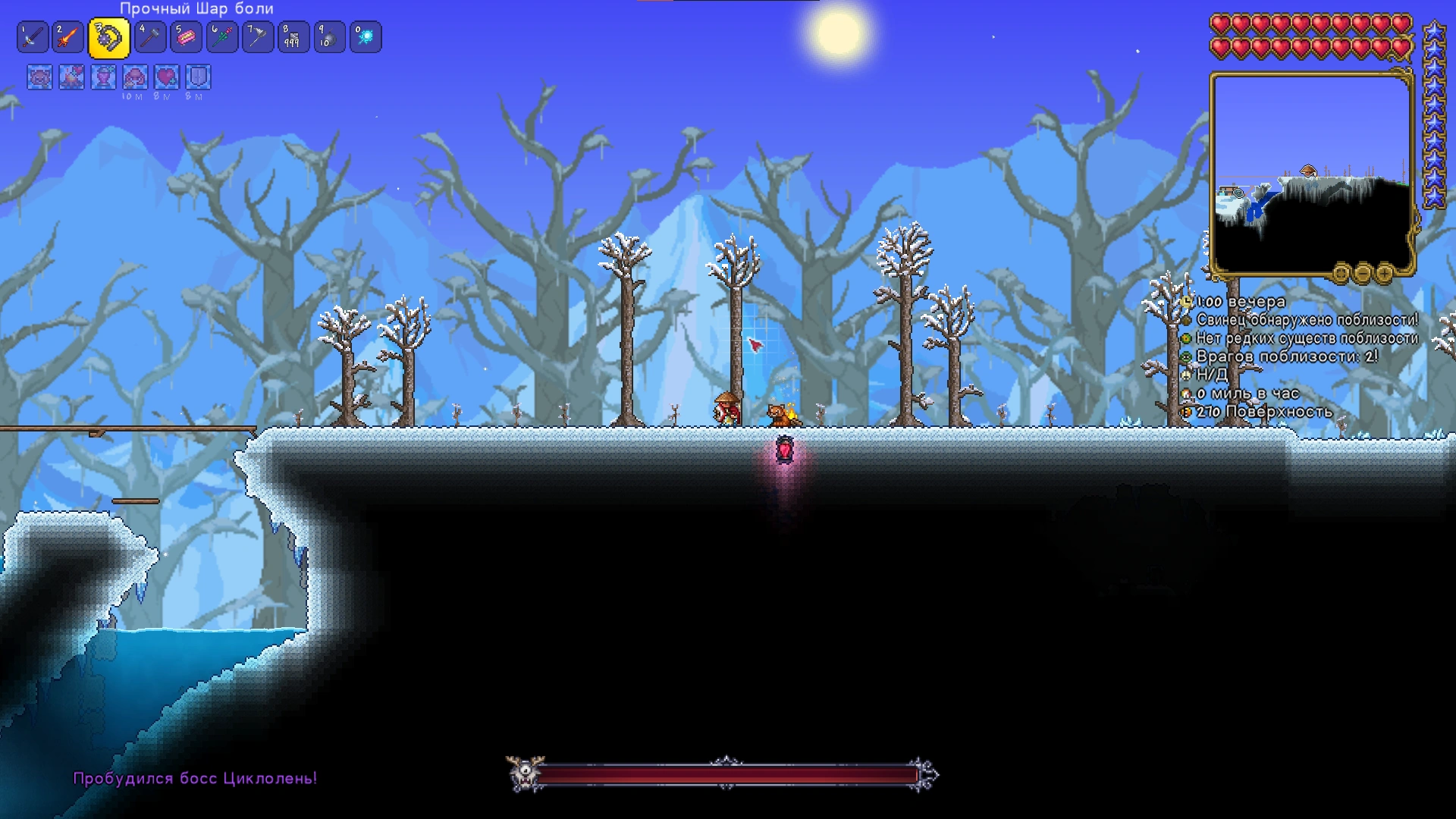Image resolution: width=1456 pixels, height=819 pixels.
Task: Click the shield buff icon
Action: coord(198,77)
